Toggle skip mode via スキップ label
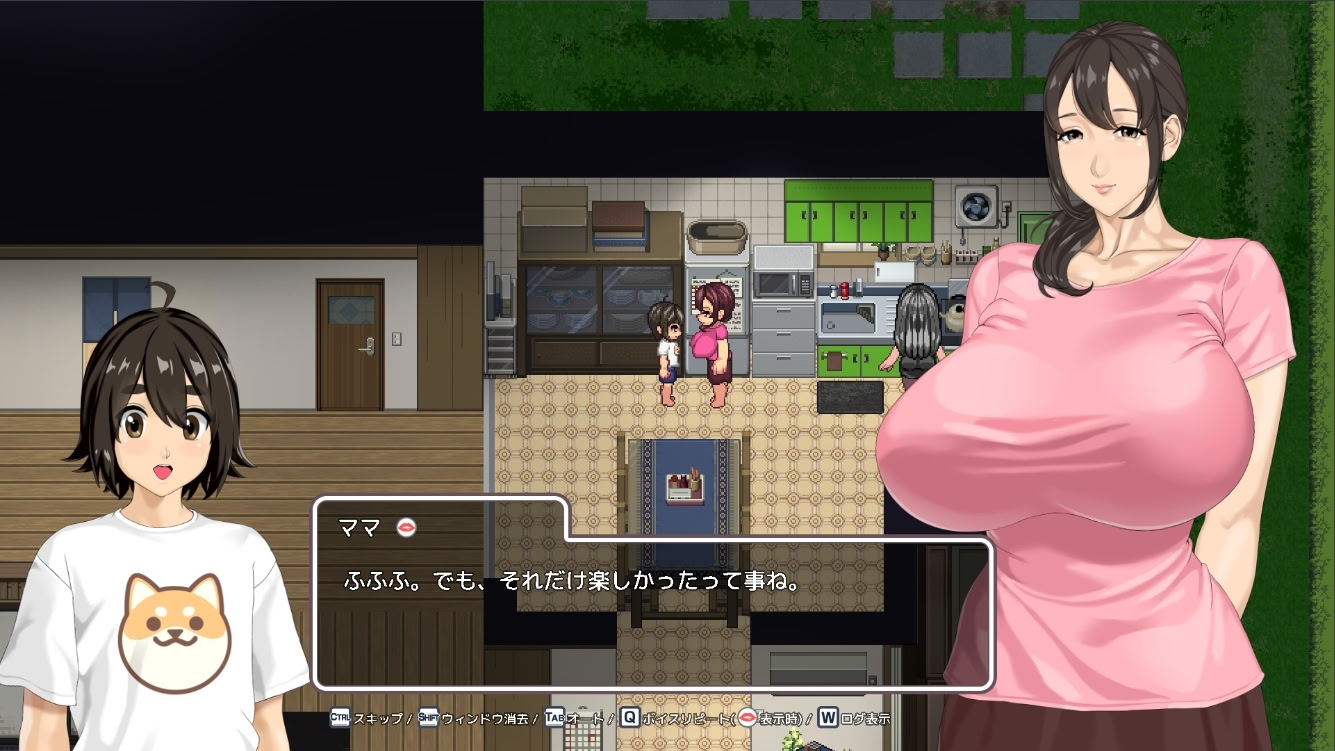Viewport: 1335px width, 751px height. point(378,716)
